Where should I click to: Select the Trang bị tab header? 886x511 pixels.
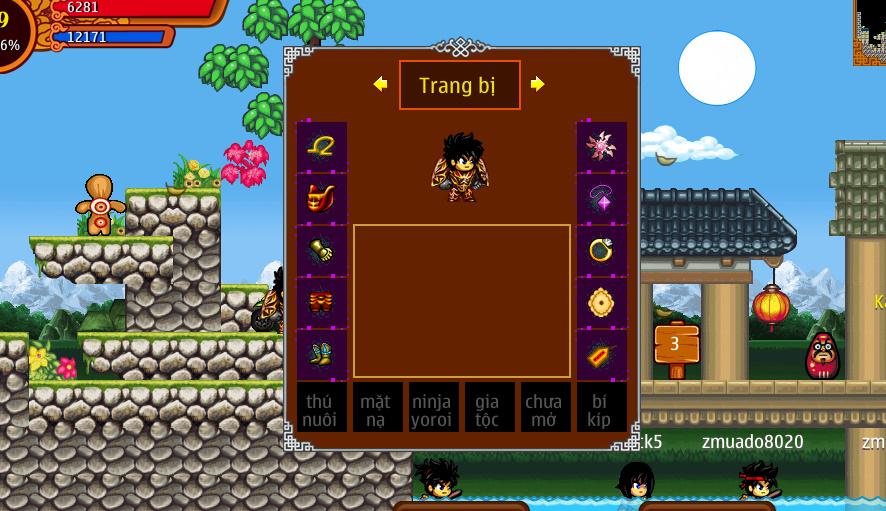tap(459, 85)
